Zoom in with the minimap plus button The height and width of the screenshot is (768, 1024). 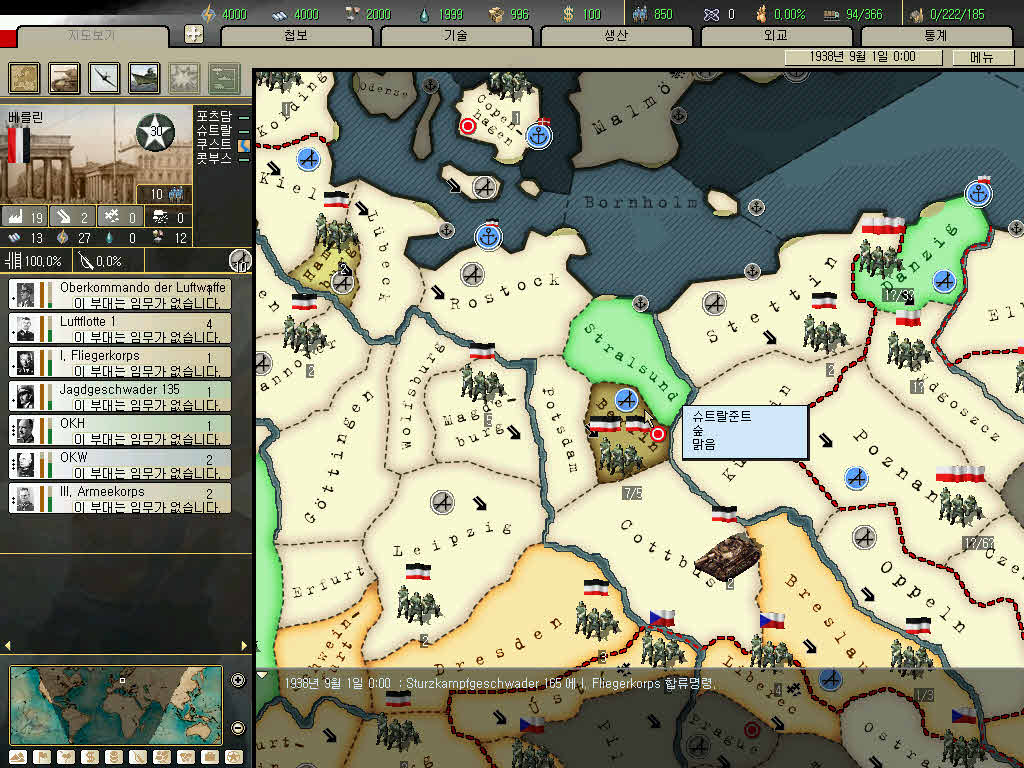click(x=238, y=681)
